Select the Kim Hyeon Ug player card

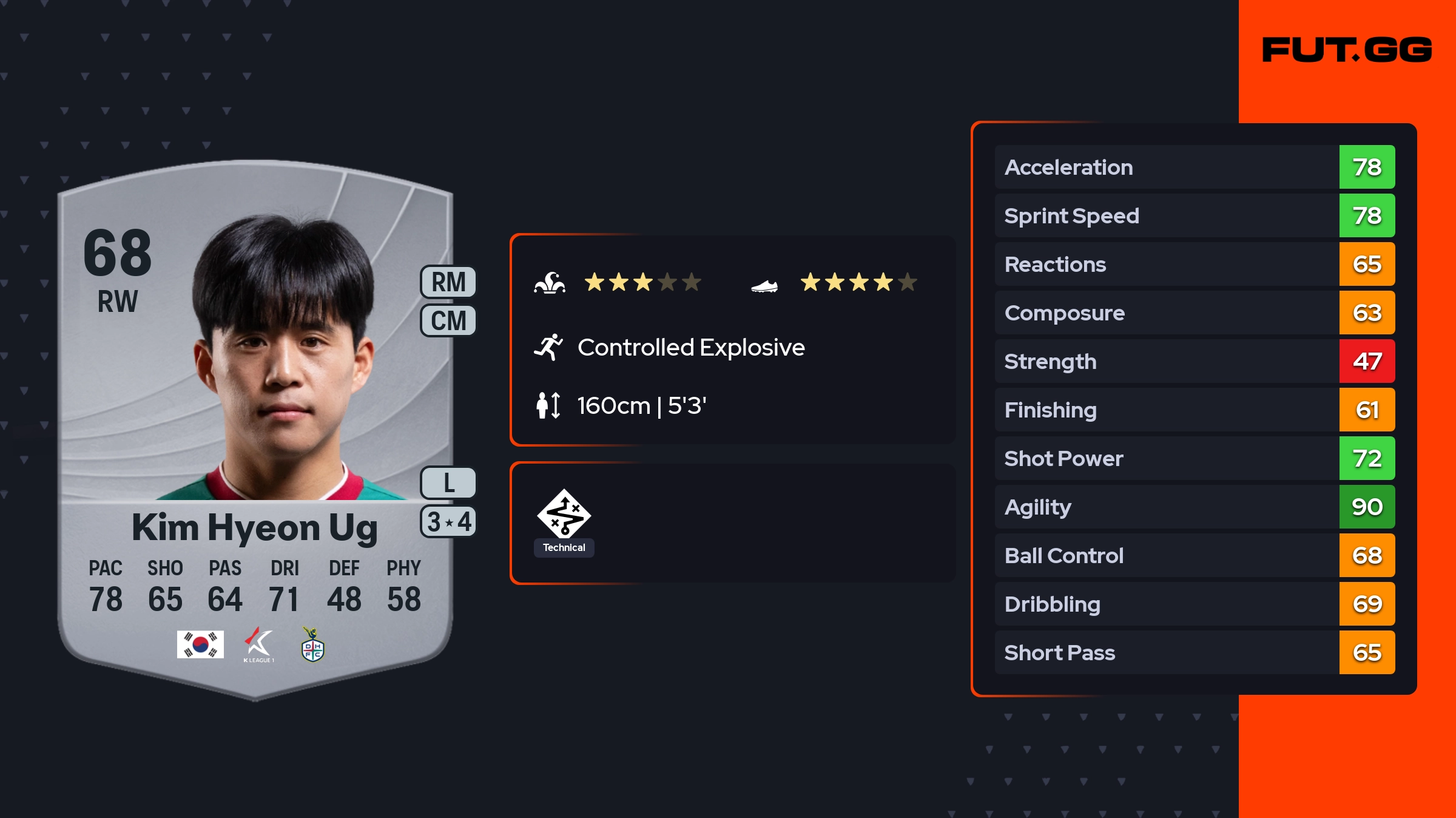255,425
